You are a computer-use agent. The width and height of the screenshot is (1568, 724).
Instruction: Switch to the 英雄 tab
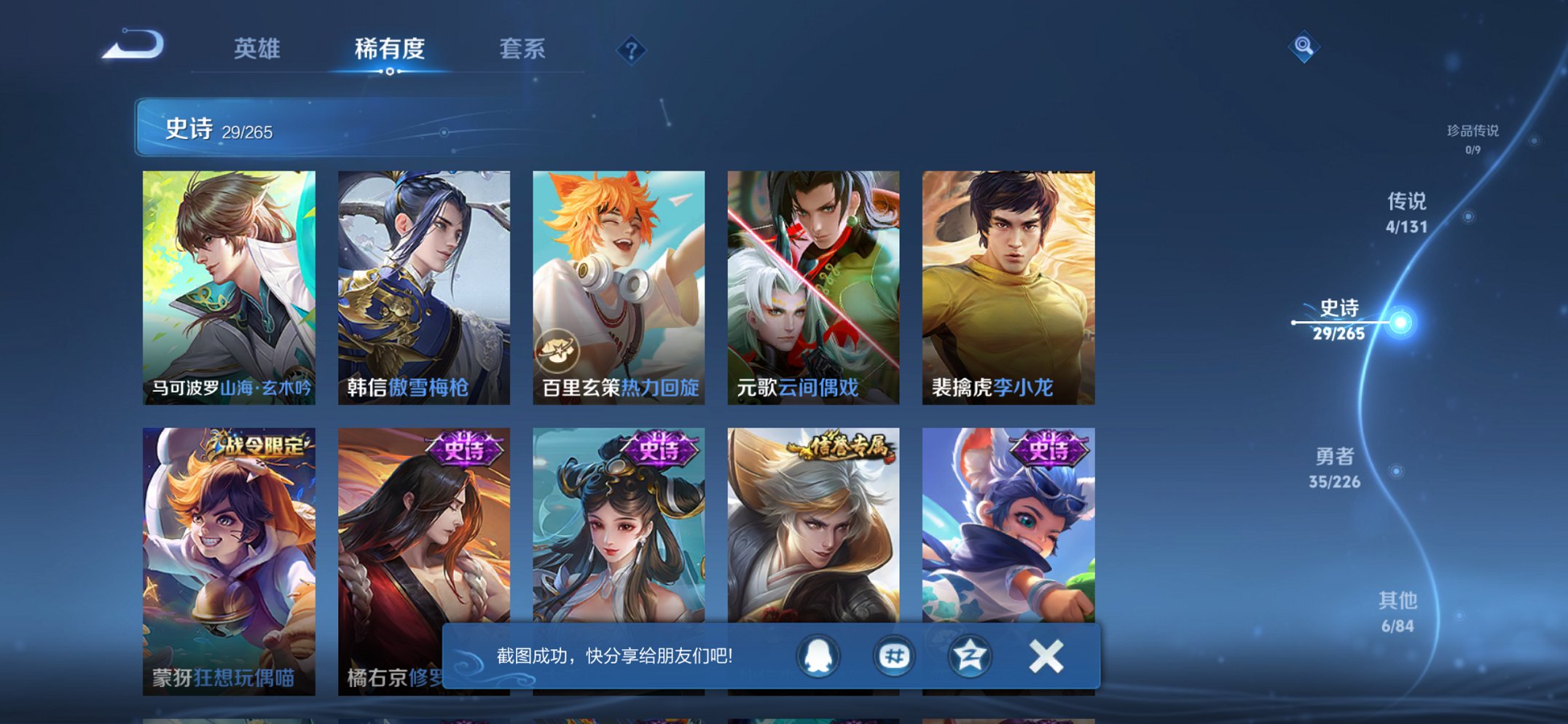click(x=259, y=50)
